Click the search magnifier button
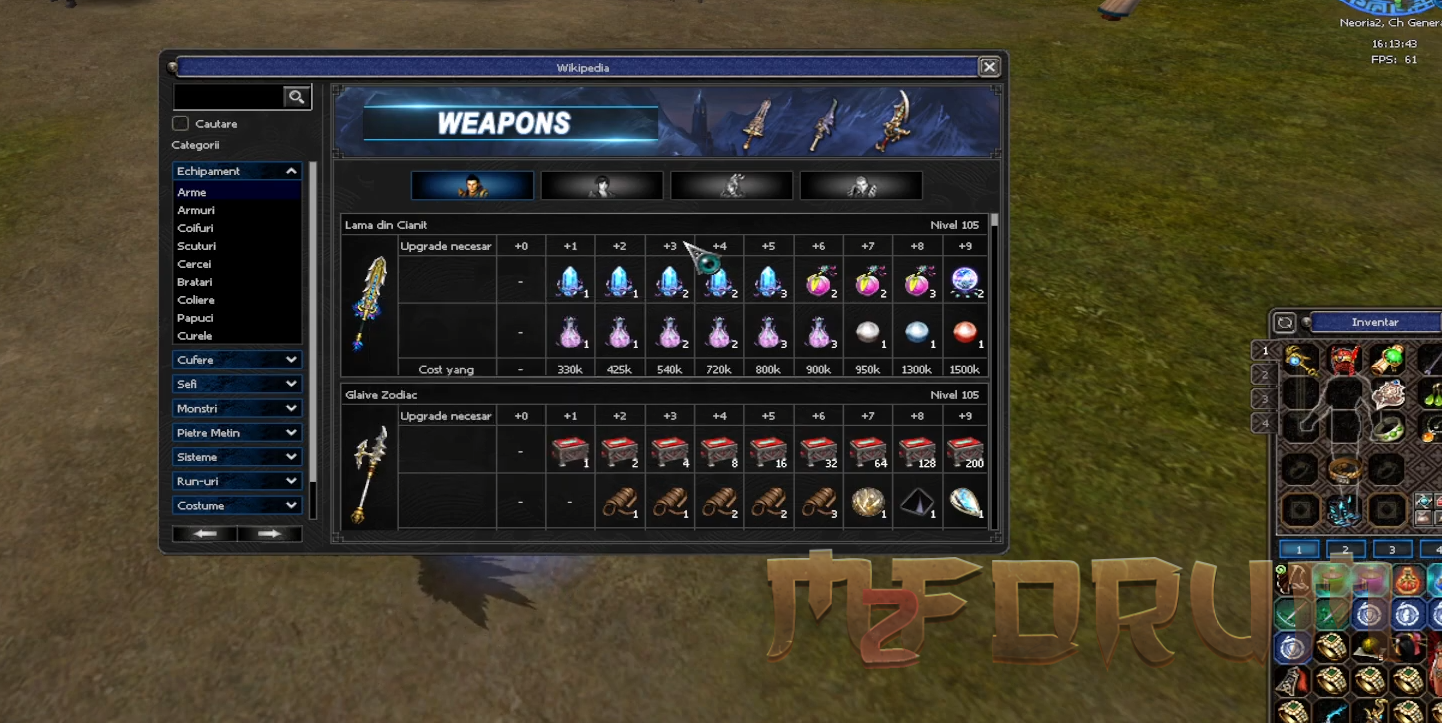The width and height of the screenshot is (1442, 723). click(x=296, y=96)
